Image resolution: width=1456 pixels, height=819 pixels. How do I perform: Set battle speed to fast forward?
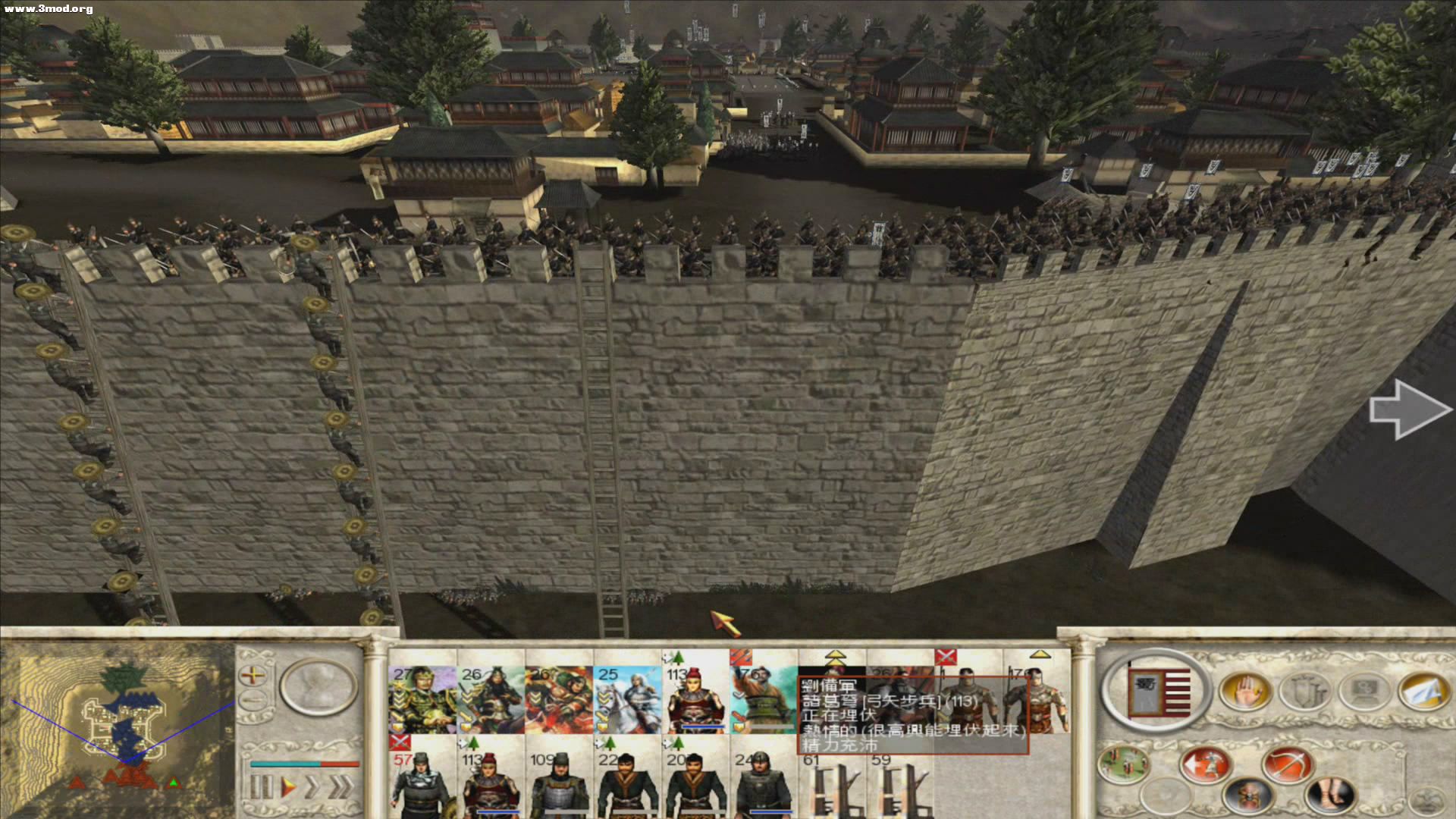312,787
